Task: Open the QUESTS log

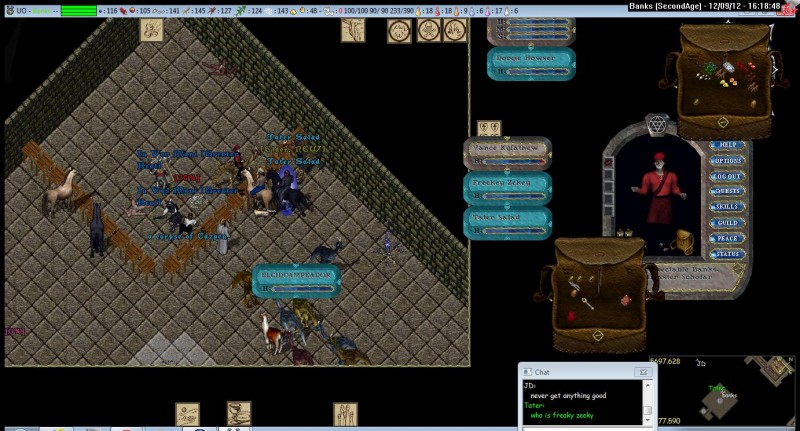Action: click(x=727, y=191)
